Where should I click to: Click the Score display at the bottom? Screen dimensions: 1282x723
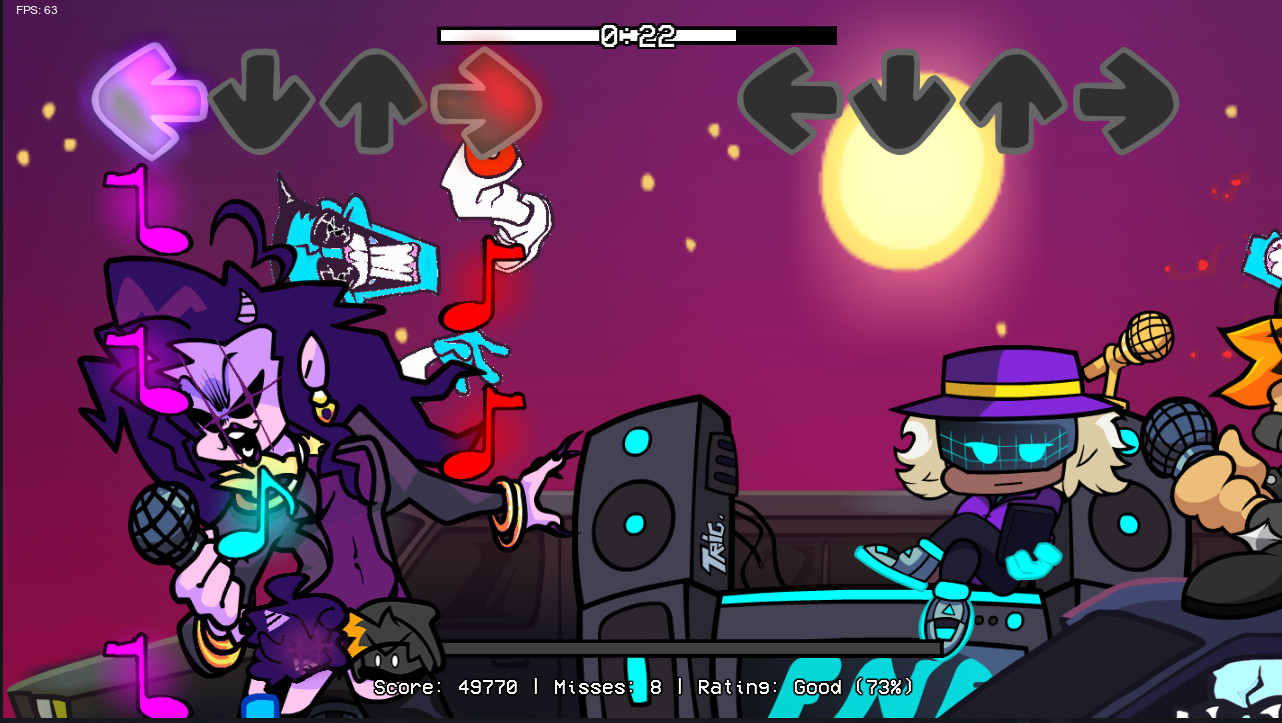[x=645, y=688]
